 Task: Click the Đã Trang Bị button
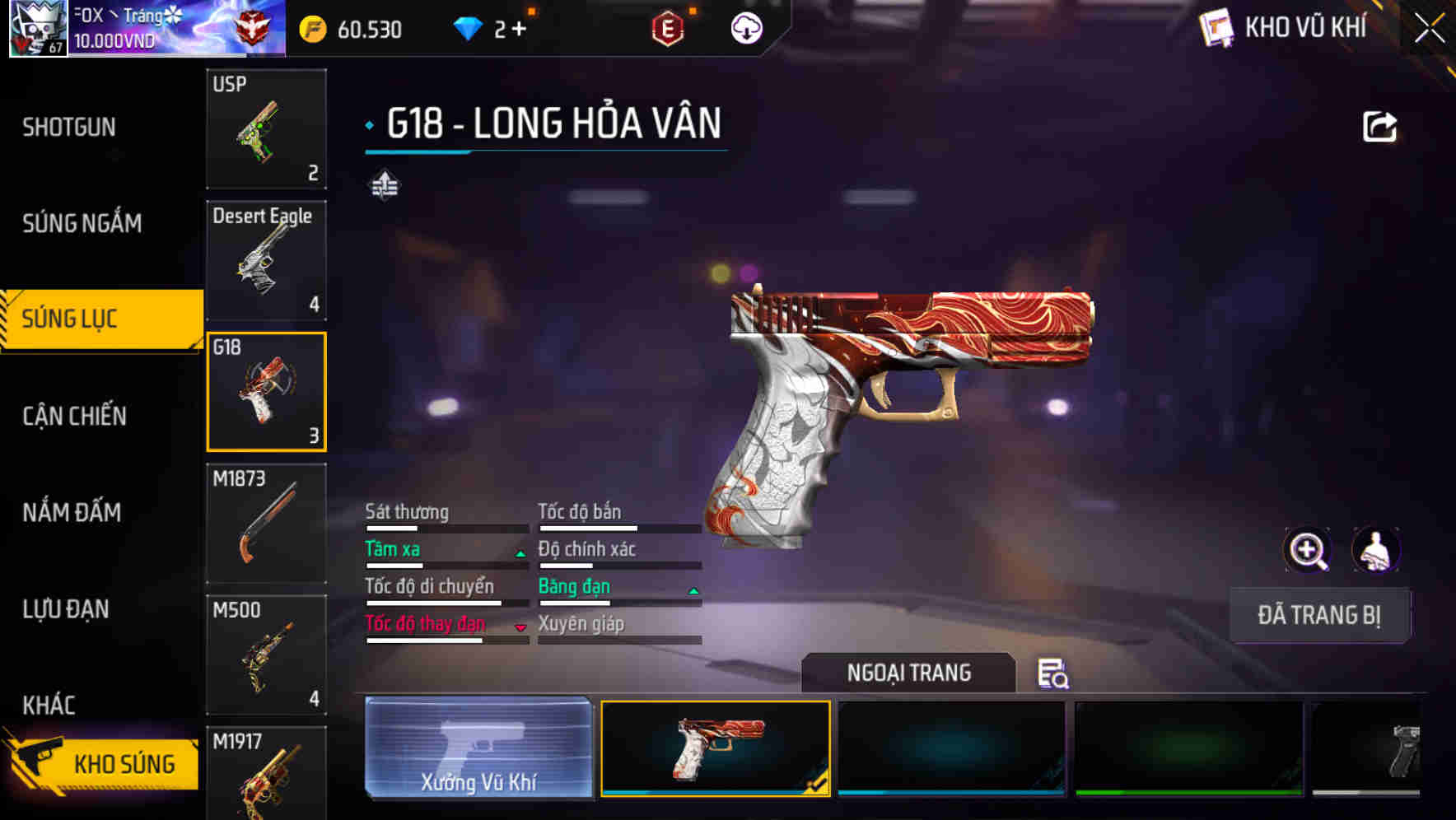click(1318, 615)
